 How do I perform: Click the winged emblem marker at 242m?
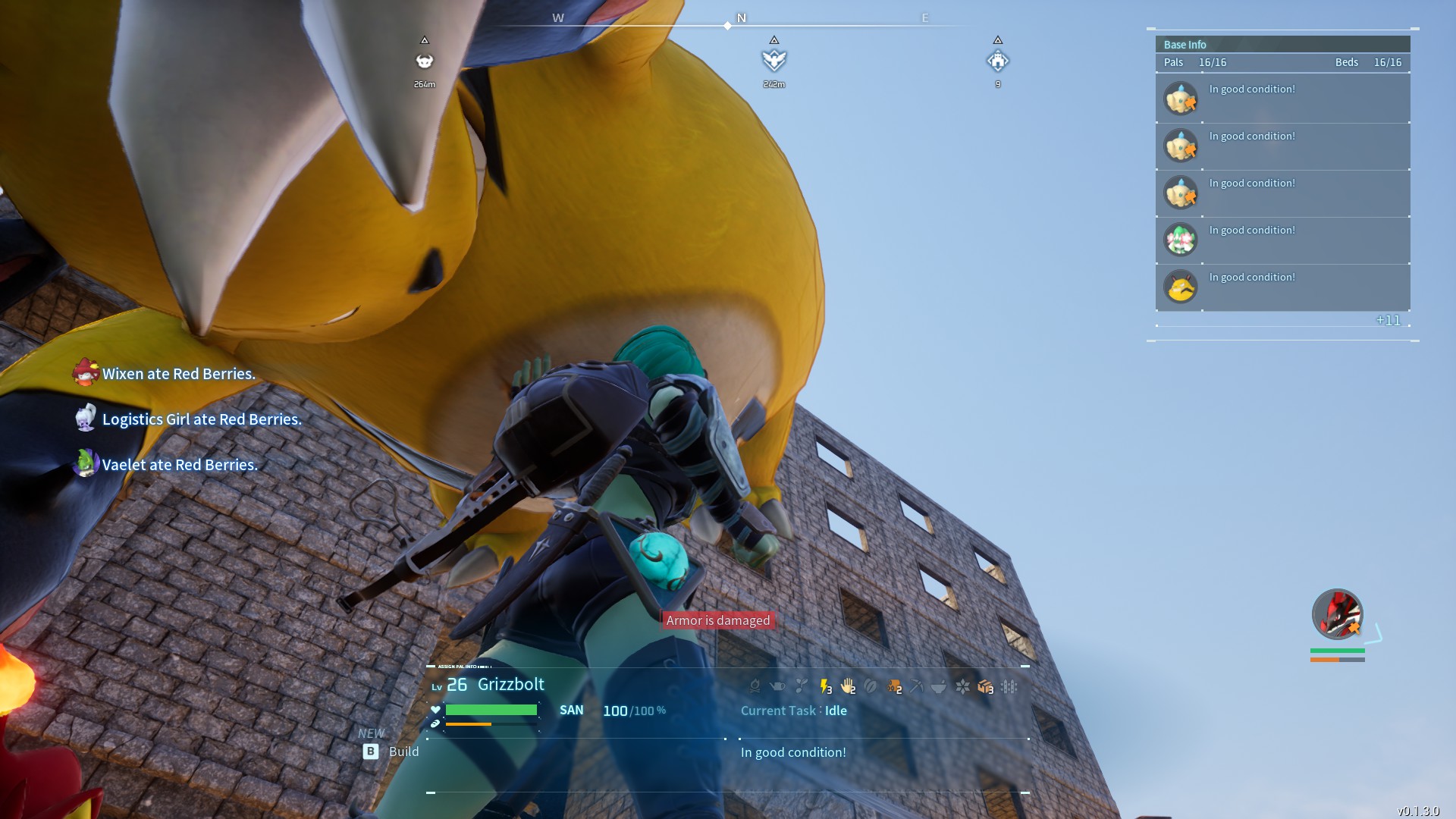click(x=773, y=60)
